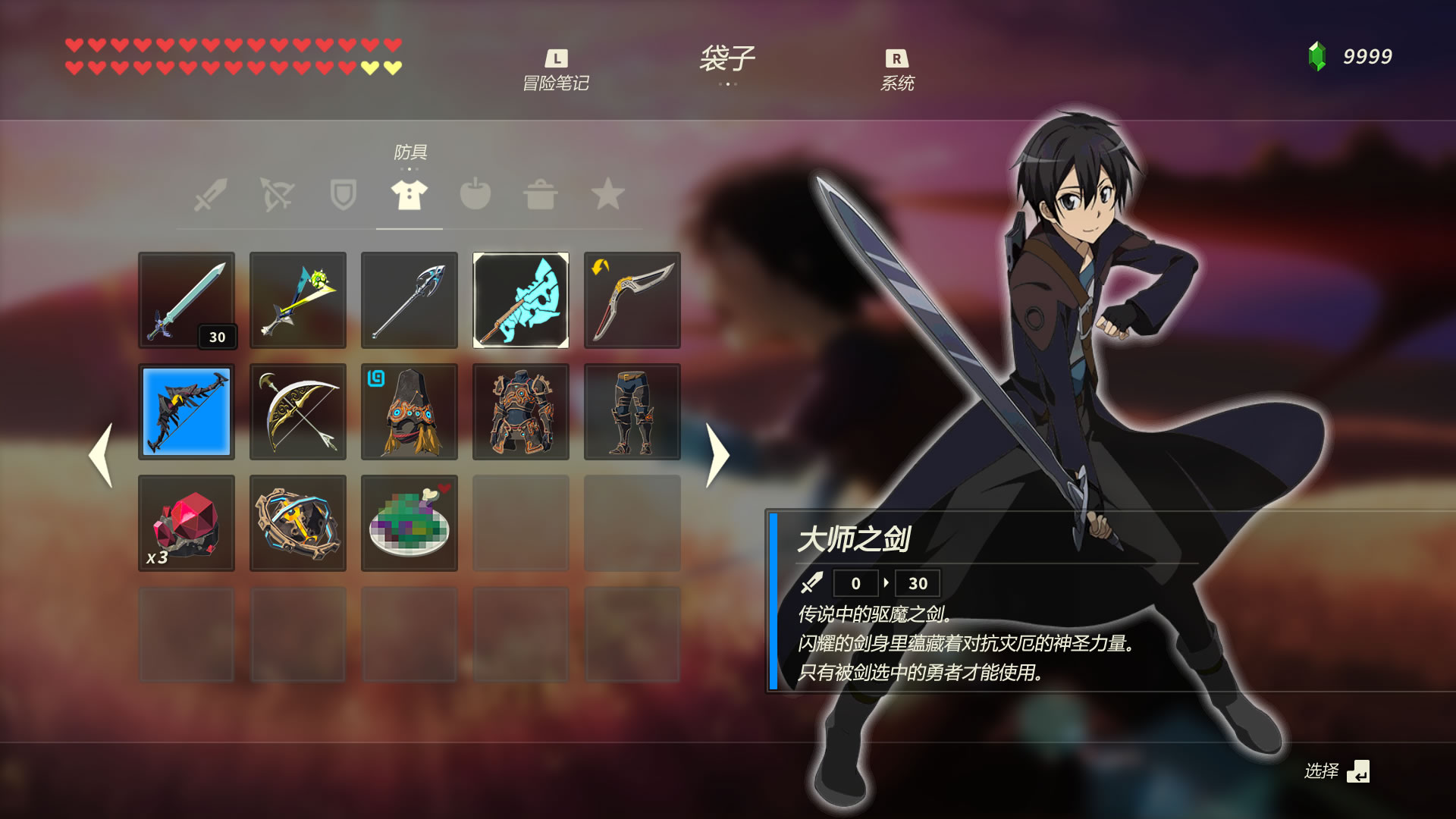
Task: Pick the ancient gear core item
Action: tap(297, 523)
